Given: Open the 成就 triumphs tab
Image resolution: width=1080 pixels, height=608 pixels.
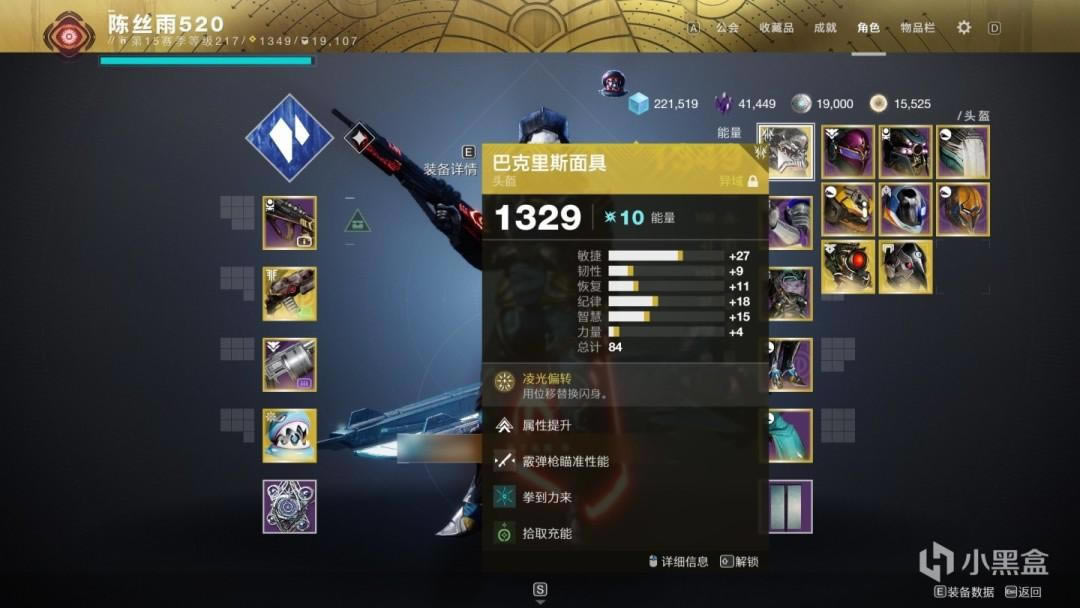Looking at the screenshot, I should [x=825, y=28].
